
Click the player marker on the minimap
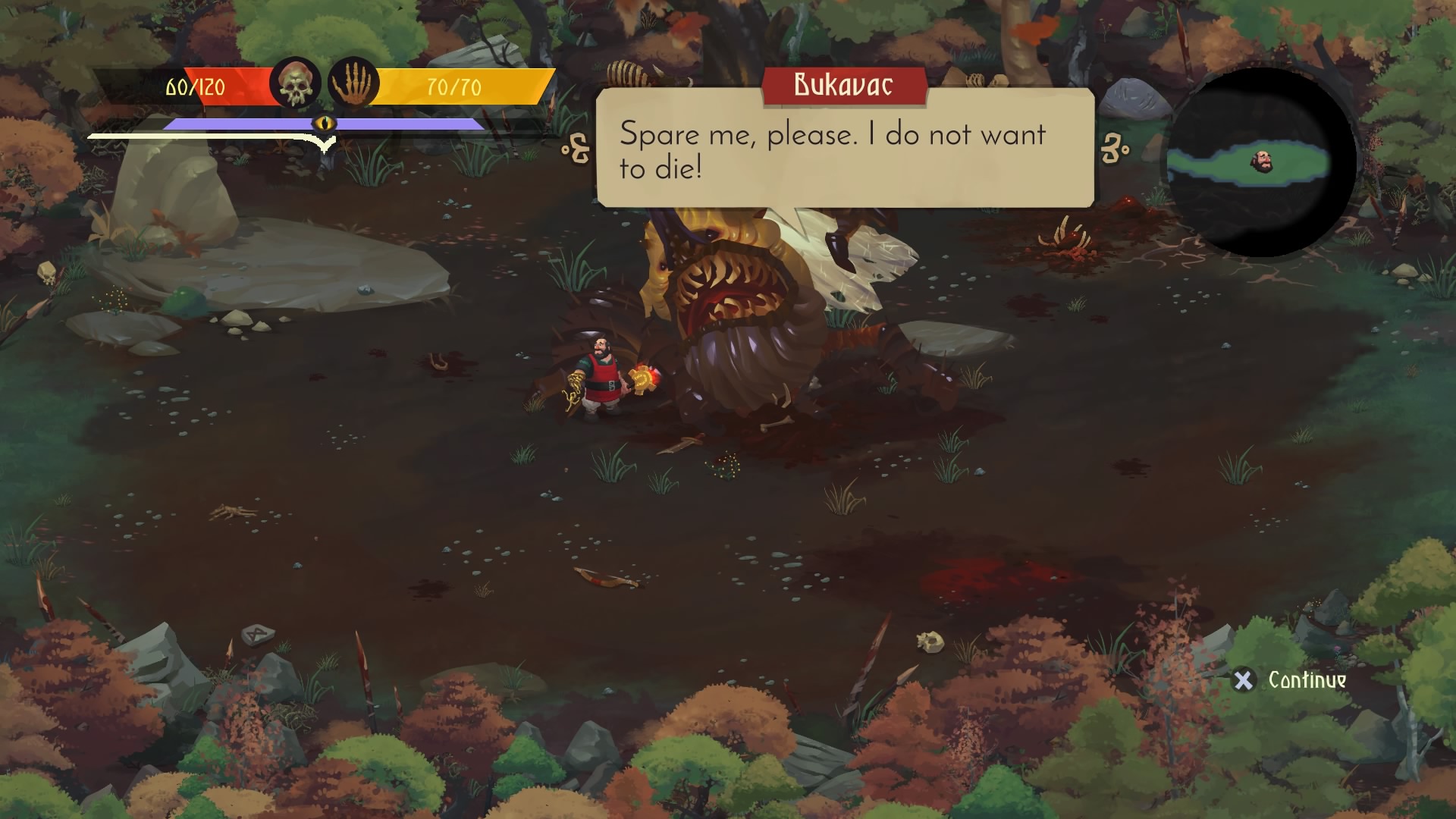pyautogui.click(x=1263, y=162)
